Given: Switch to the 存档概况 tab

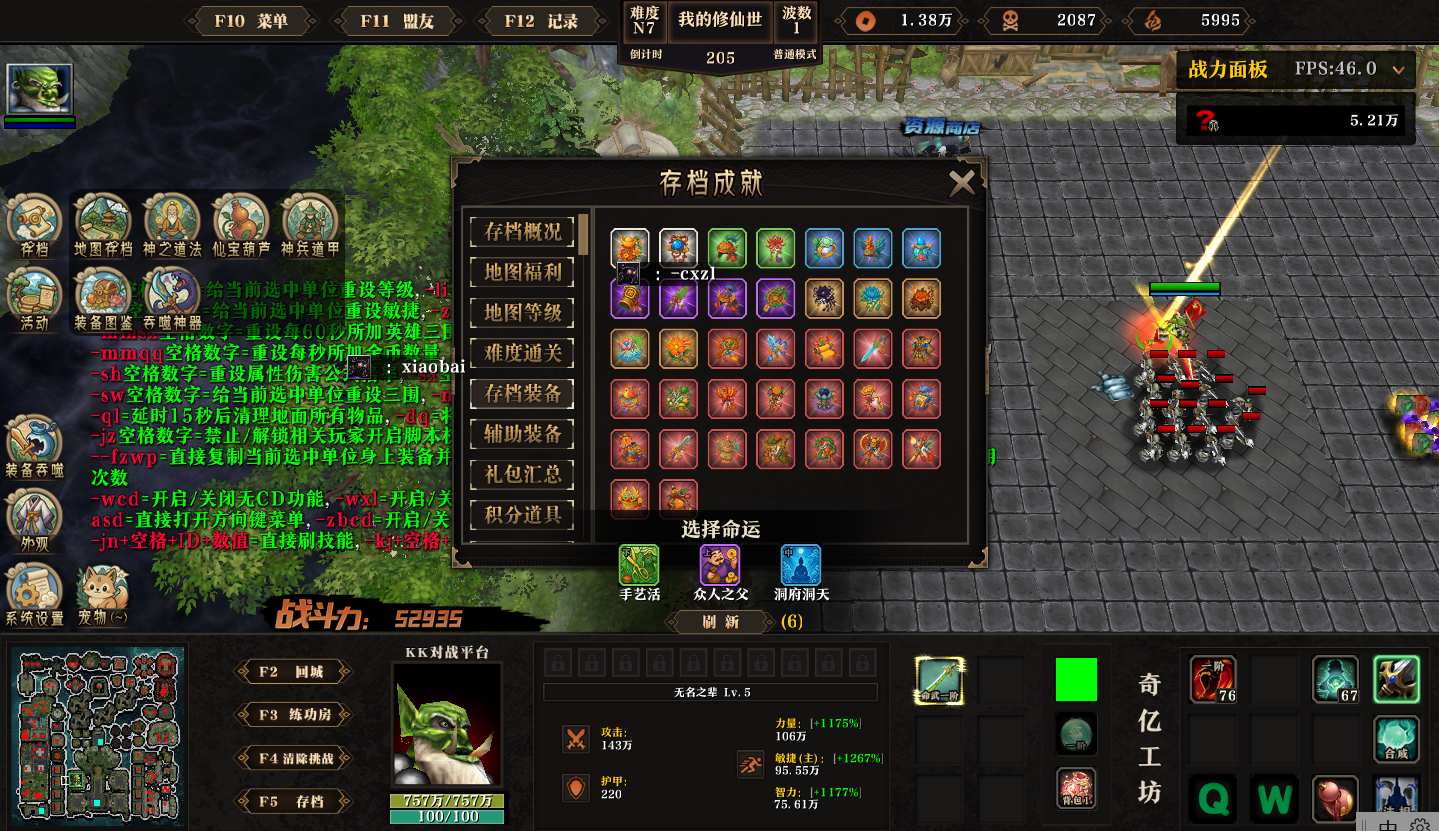Looking at the screenshot, I should (x=522, y=231).
